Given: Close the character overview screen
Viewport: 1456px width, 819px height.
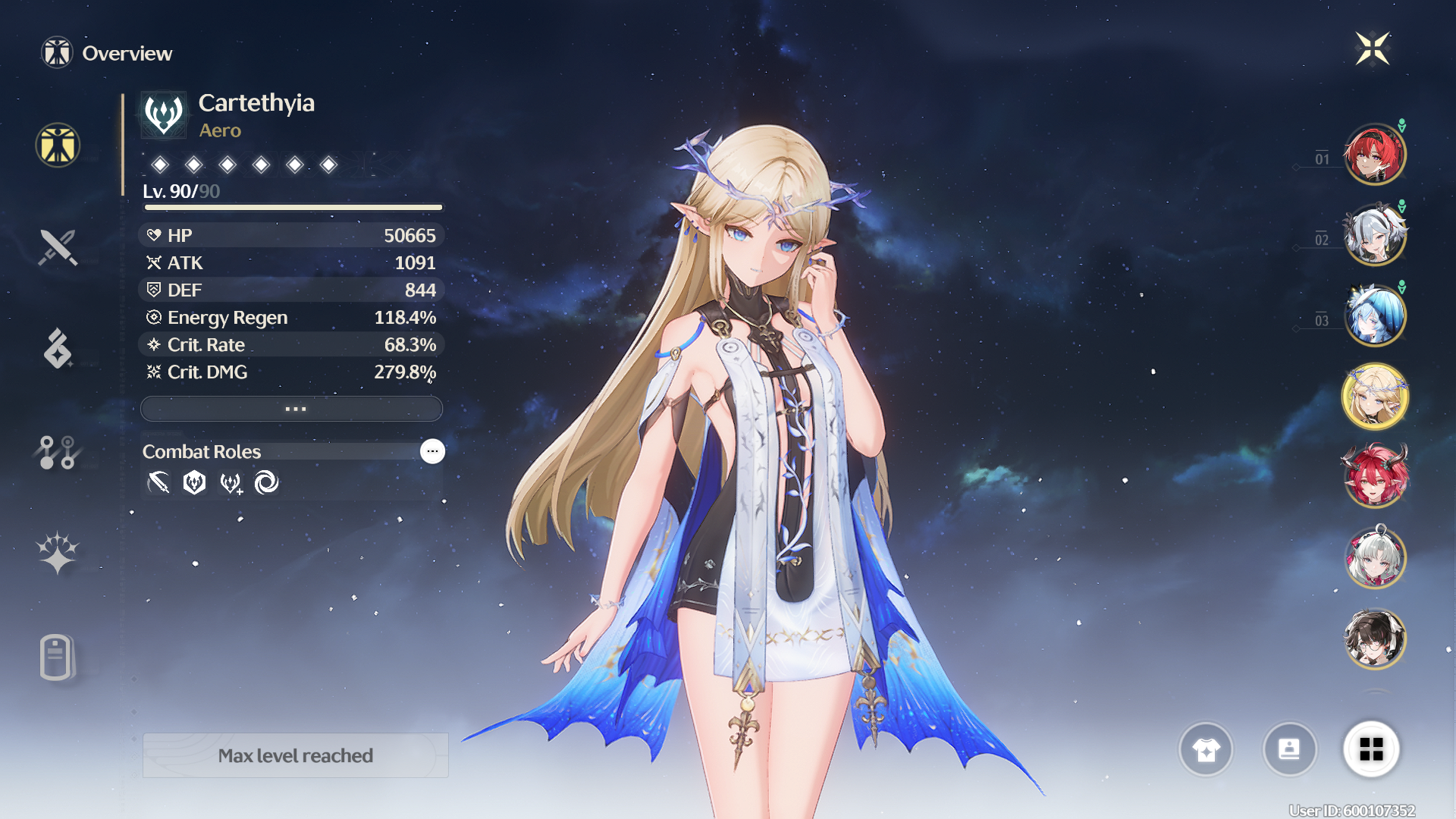Looking at the screenshot, I should (x=1372, y=49).
